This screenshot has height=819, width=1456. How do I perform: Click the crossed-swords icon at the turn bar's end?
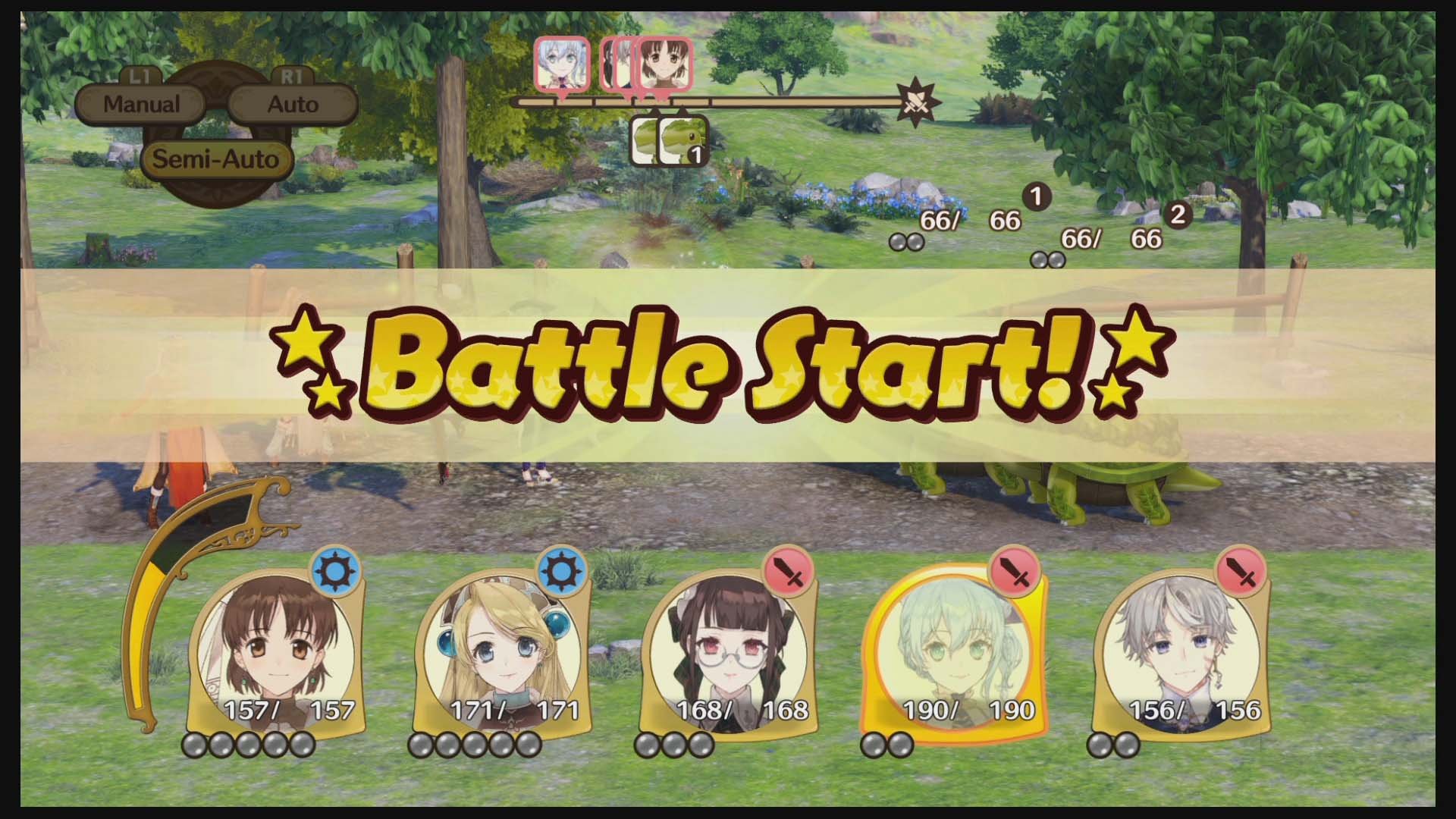tap(917, 103)
